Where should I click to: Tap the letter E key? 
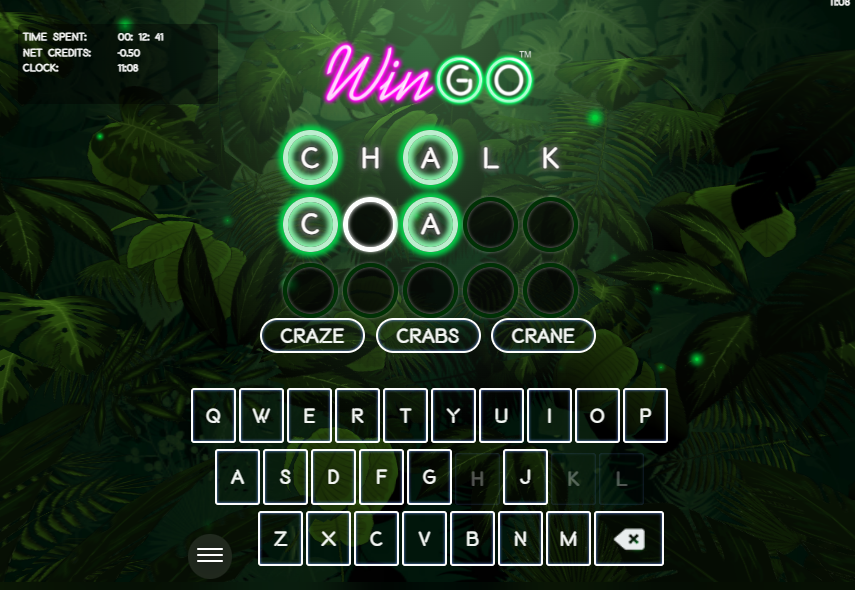tap(309, 416)
